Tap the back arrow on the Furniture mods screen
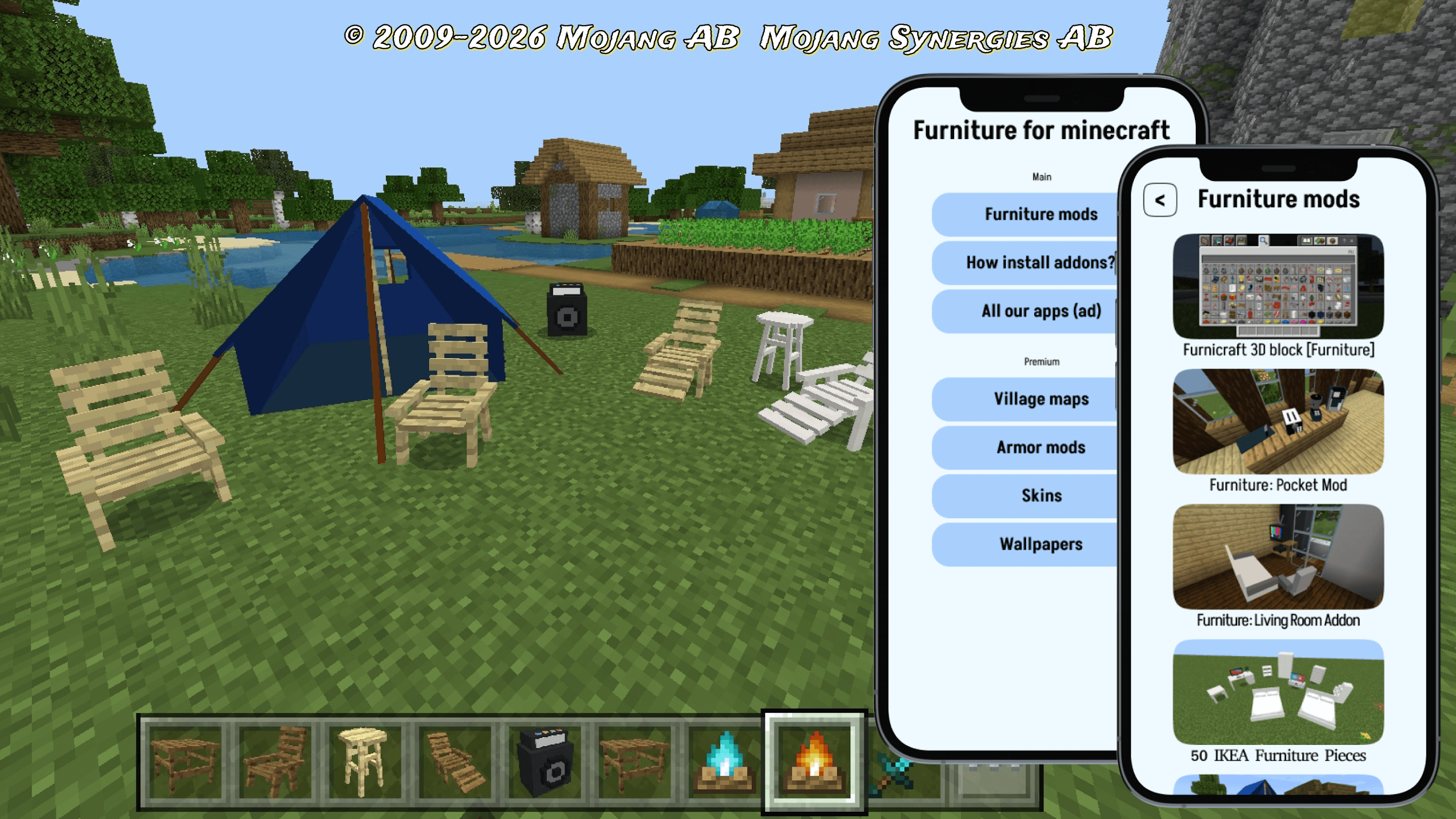This screenshot has width=1456, height=819. 1159,200
